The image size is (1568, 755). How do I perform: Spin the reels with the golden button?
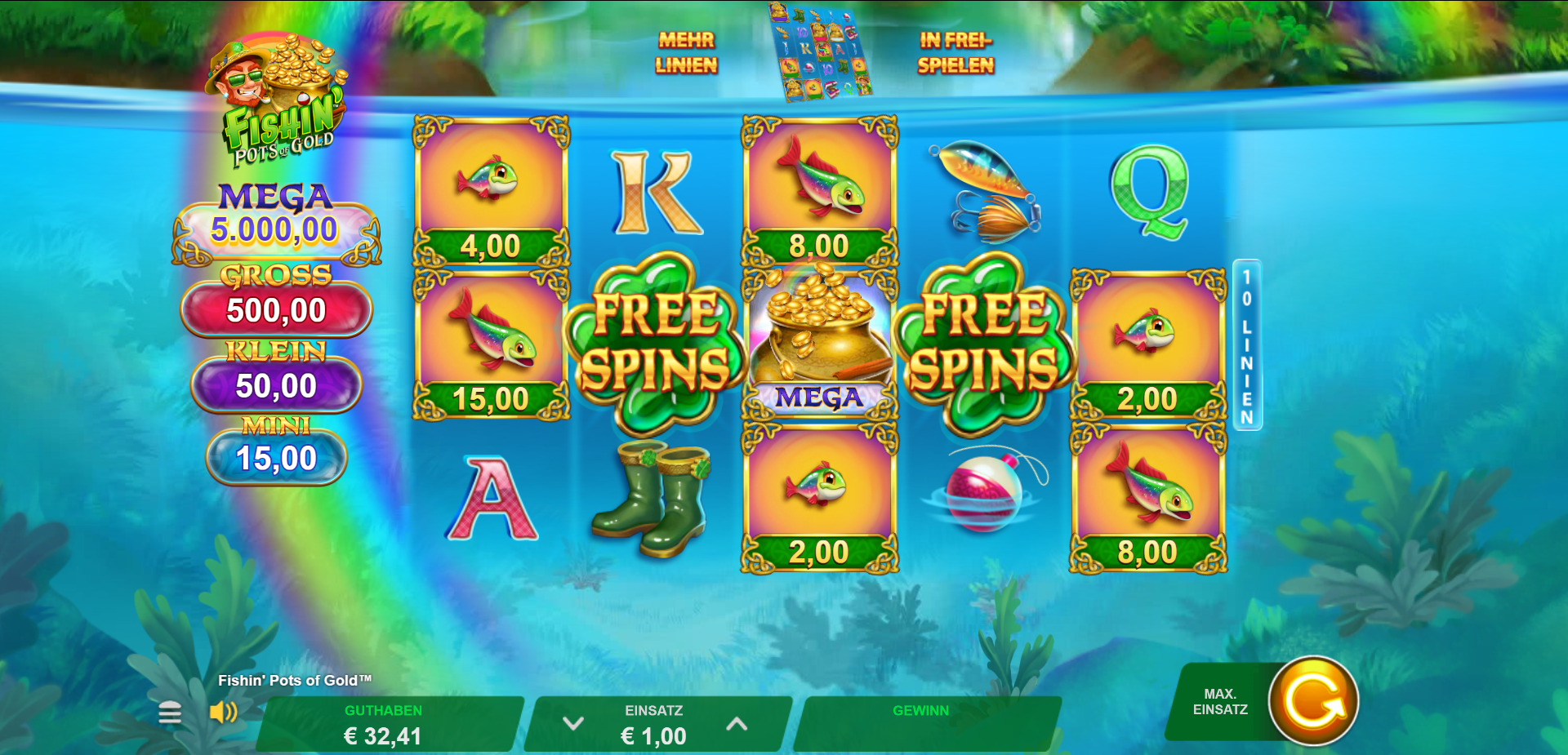1312,701
